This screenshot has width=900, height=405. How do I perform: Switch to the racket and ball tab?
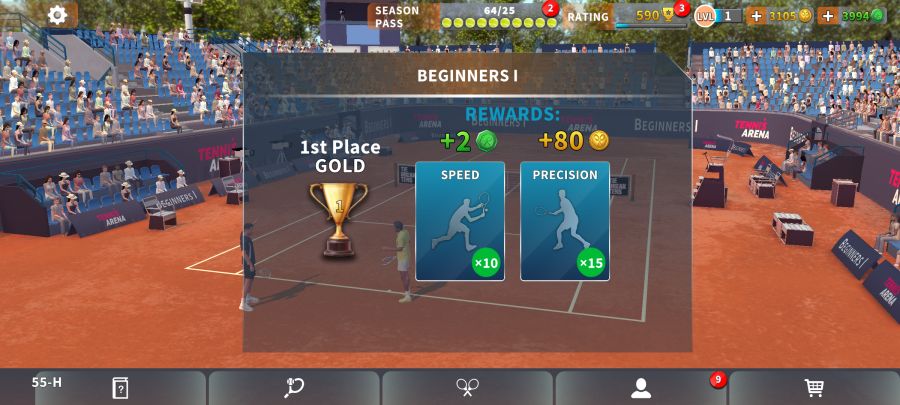[294, 388]
